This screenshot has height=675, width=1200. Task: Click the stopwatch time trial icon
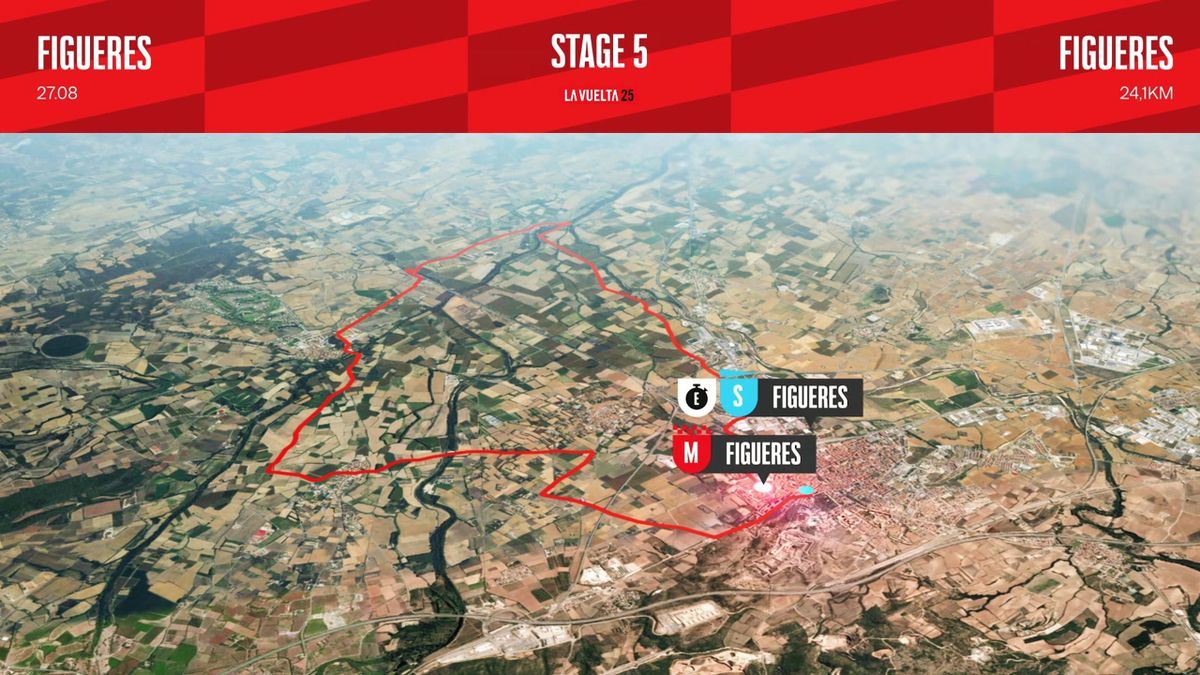coord(695,397)
